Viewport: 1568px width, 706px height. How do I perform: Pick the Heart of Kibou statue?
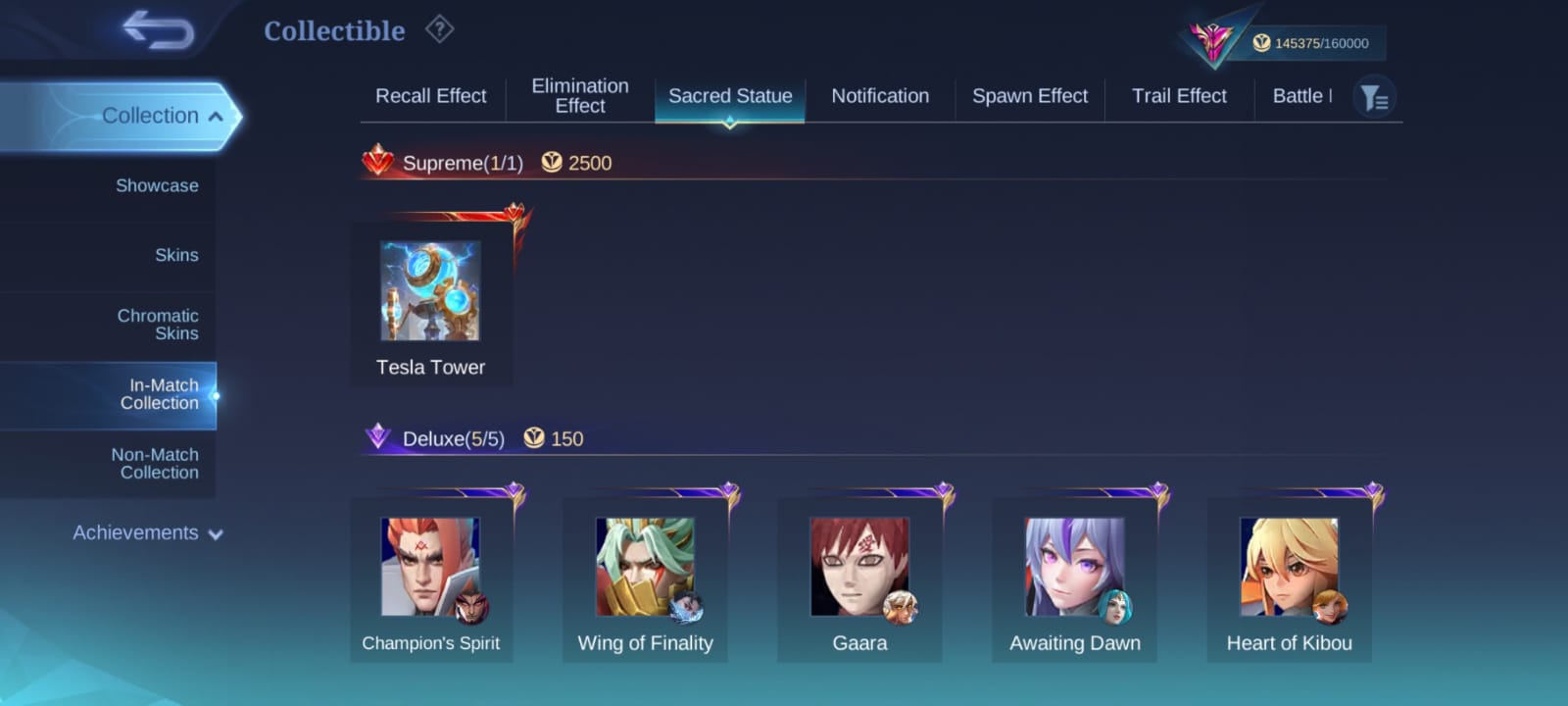[1289, 579]
